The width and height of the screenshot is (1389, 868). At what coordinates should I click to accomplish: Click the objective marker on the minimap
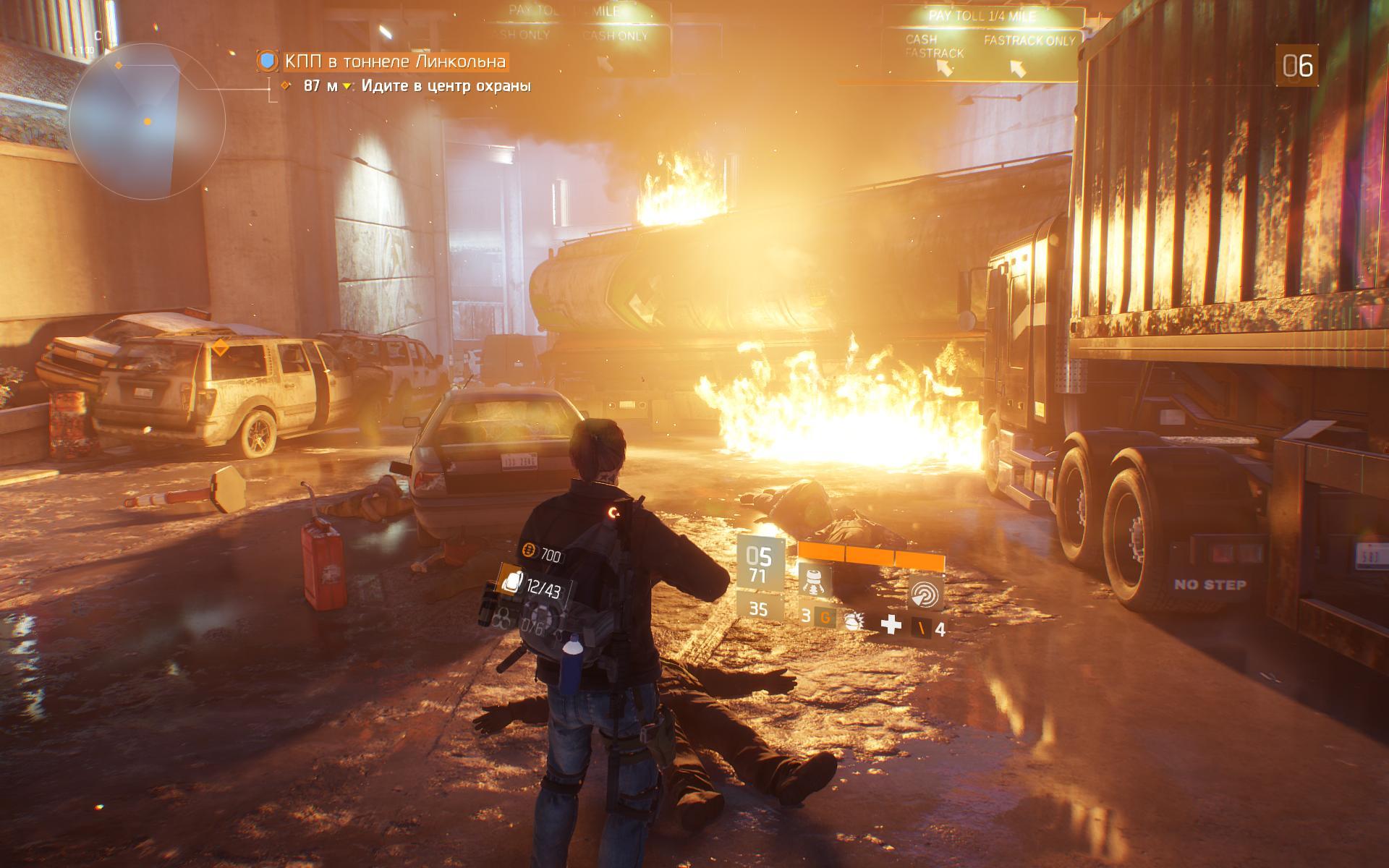pyautogui.click(x=148, y=122)
